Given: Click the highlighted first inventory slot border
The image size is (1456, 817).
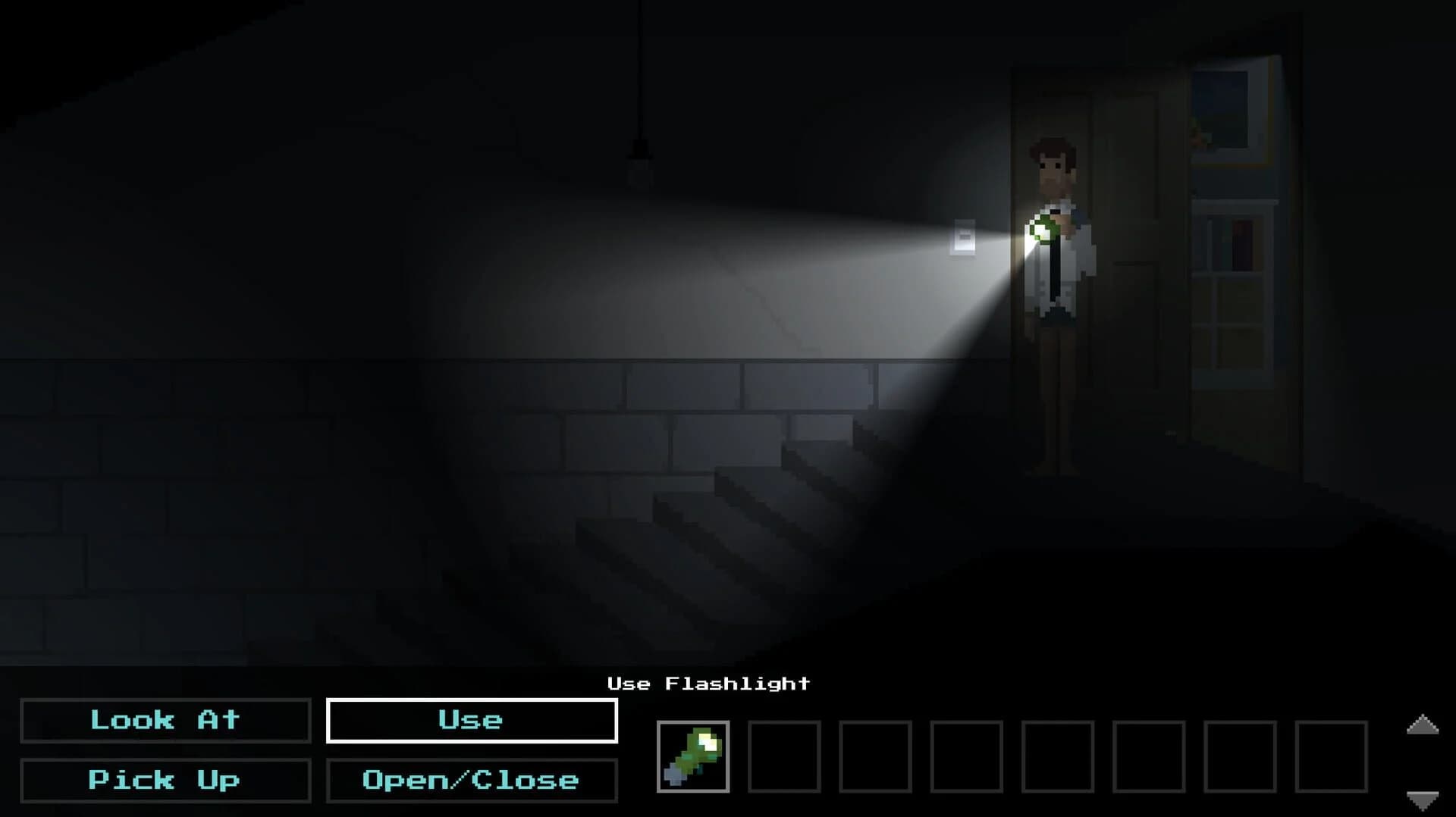Looking at the screenshot, I should tap(694, 756).
